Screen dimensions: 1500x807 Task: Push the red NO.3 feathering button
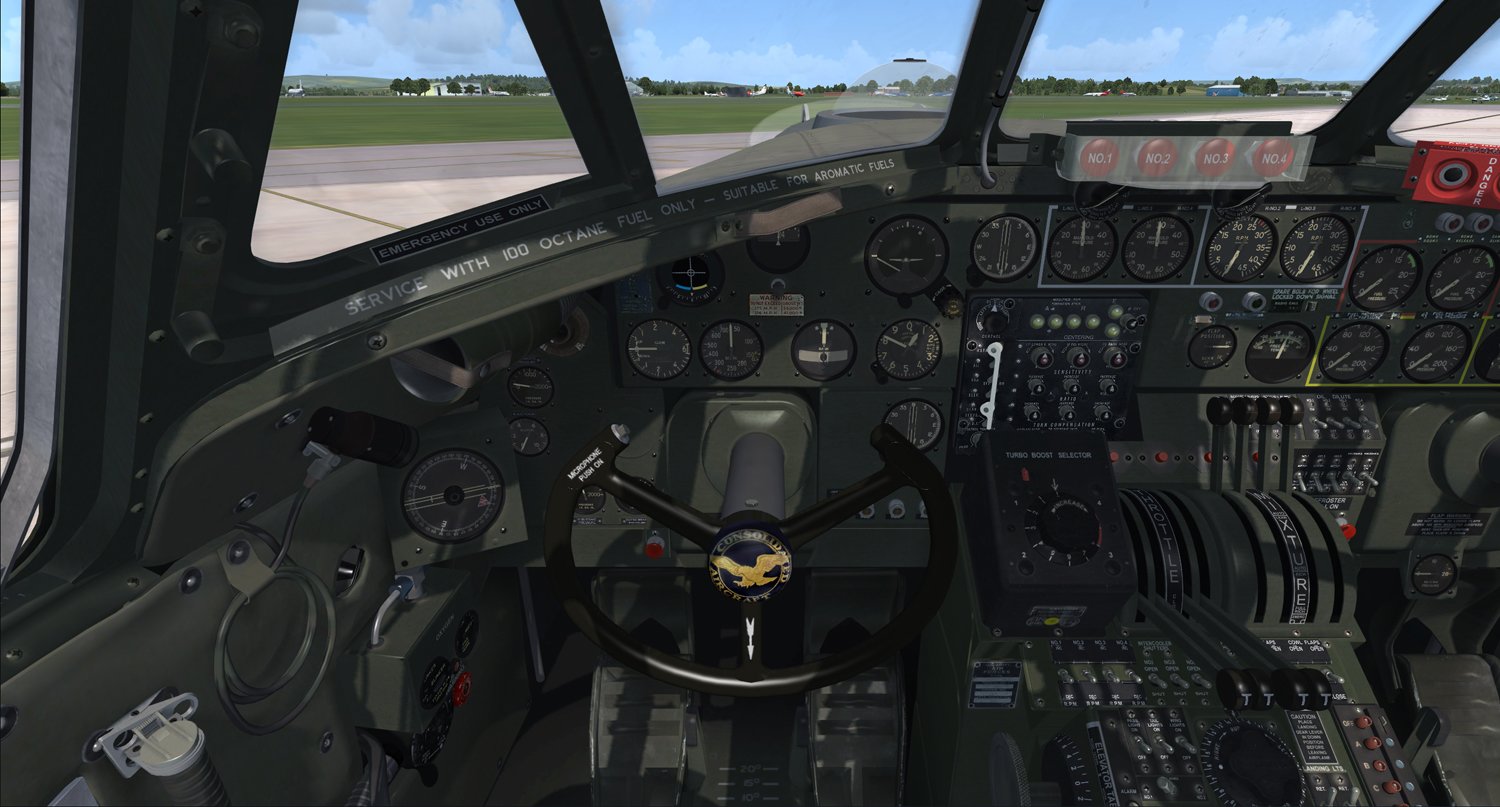coord(1215,158)
